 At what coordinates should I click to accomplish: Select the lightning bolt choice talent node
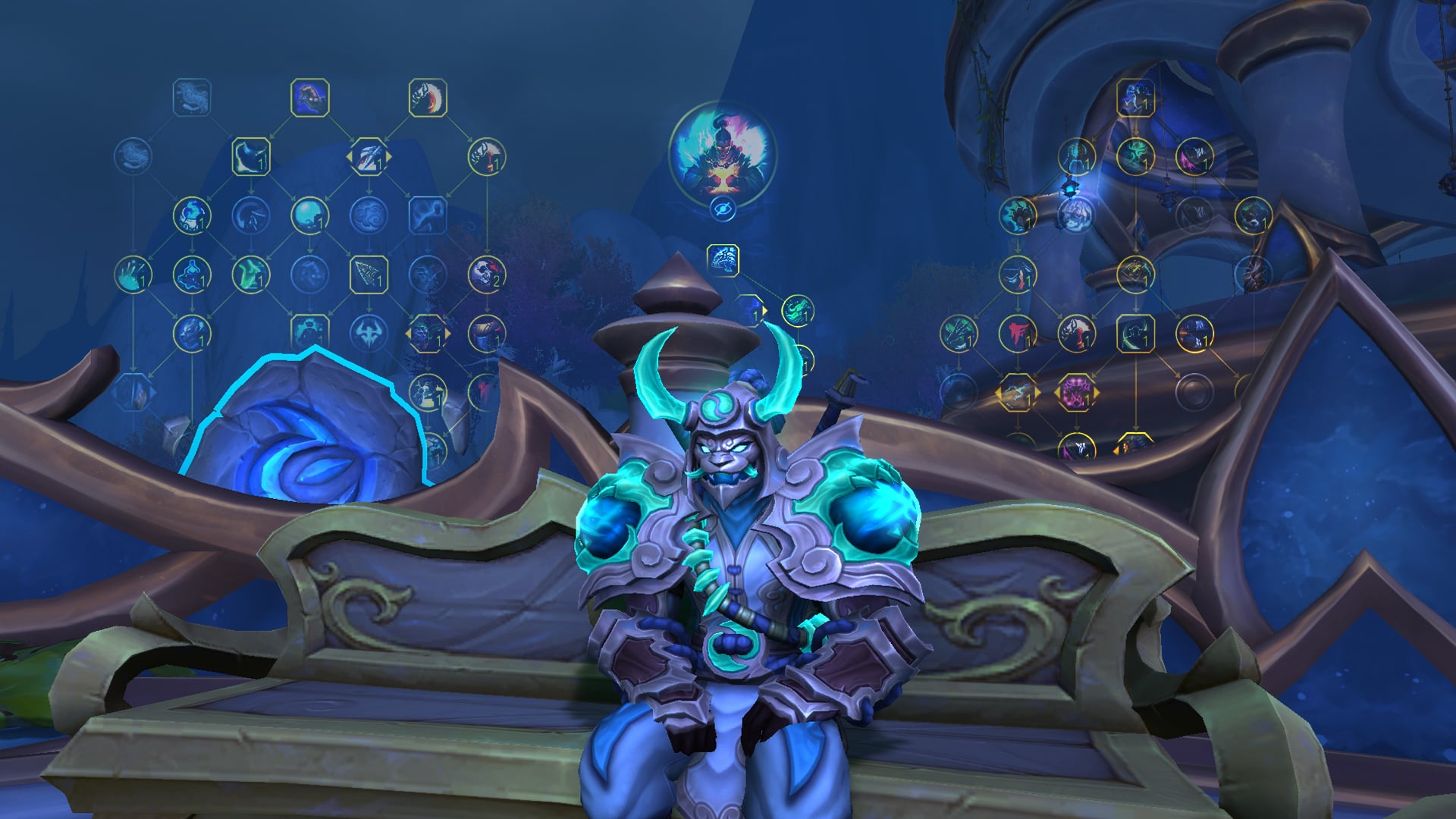1016,393
